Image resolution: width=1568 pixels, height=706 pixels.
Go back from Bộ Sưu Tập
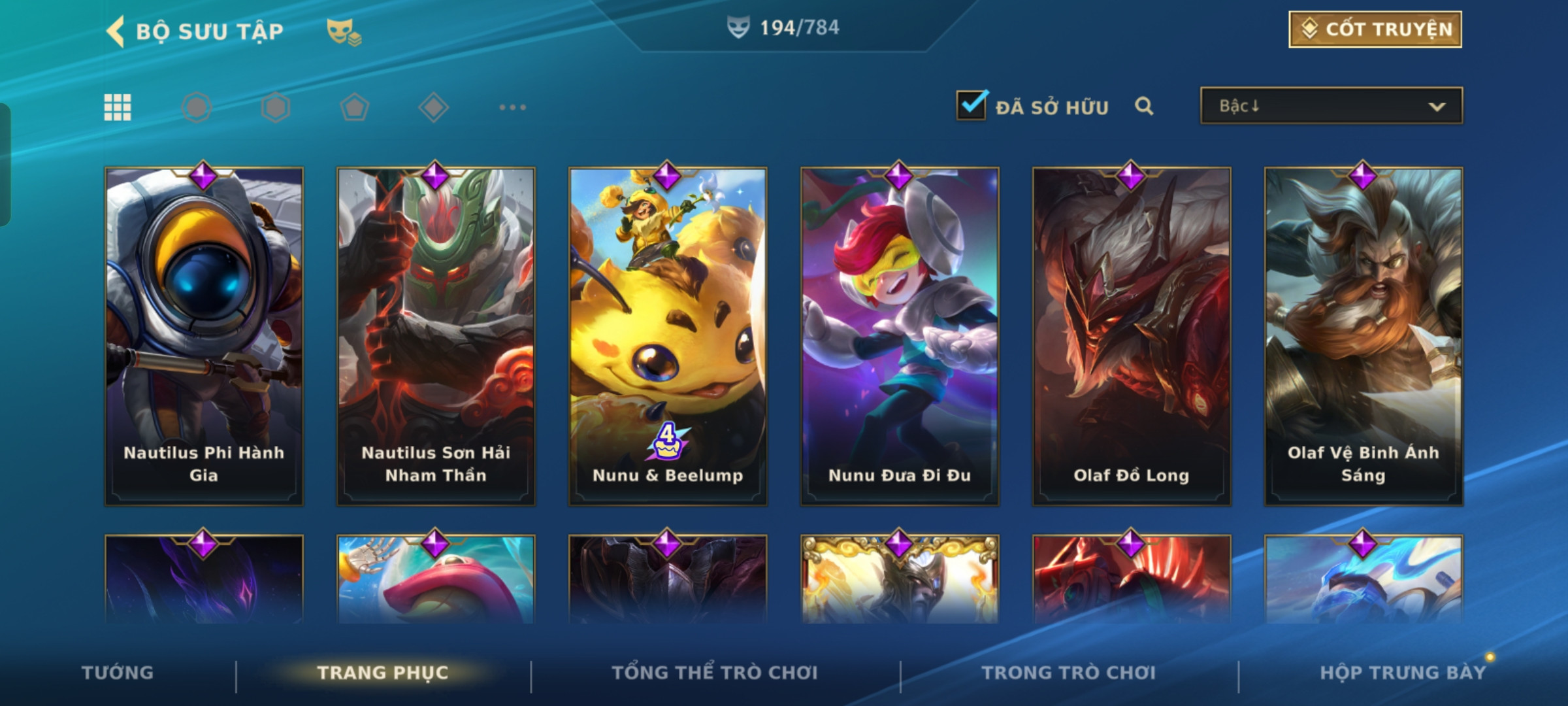pos(116,31)
